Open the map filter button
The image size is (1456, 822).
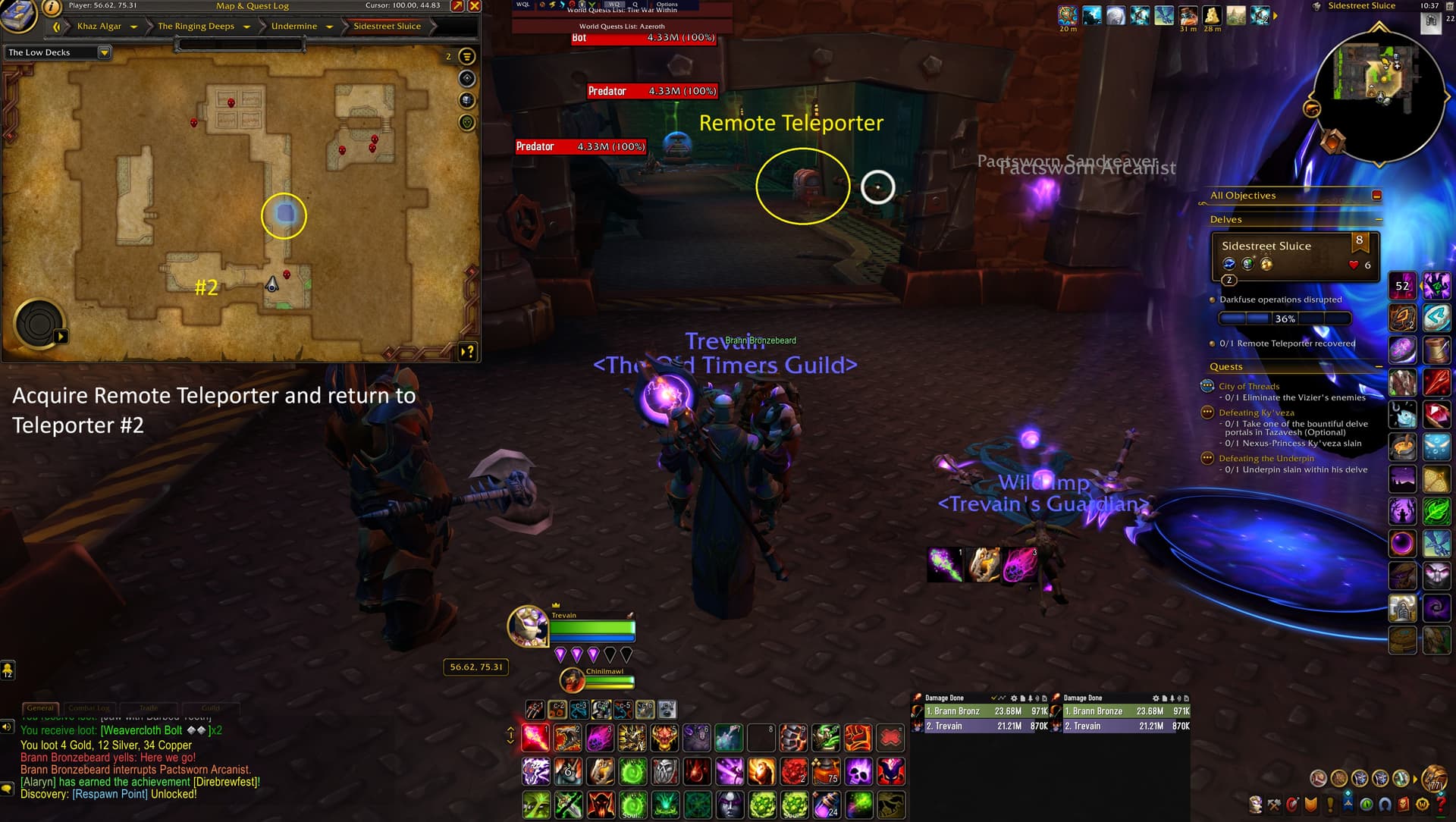pos(467,56)
